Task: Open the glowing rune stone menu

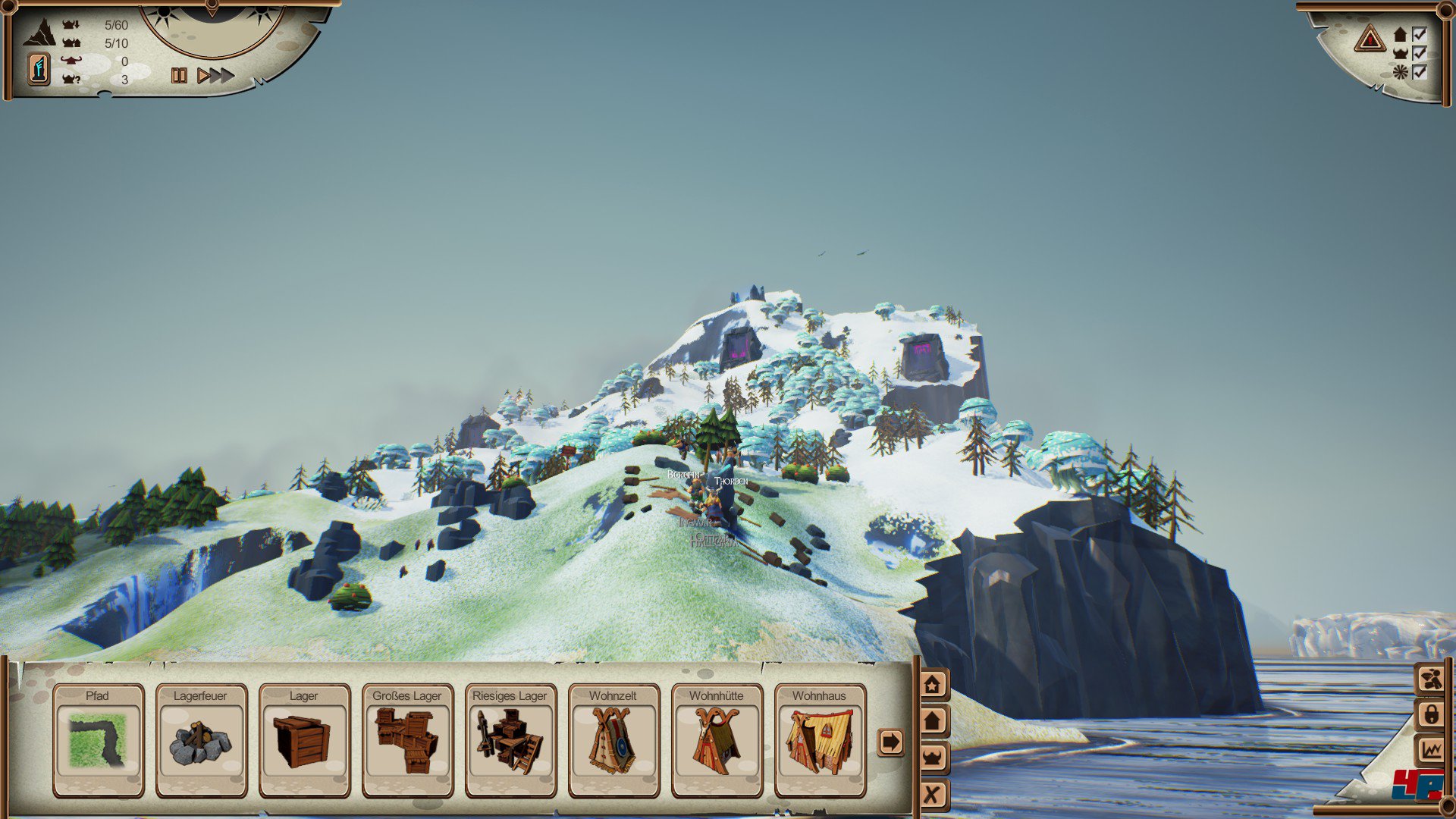Action: [39, 69]
